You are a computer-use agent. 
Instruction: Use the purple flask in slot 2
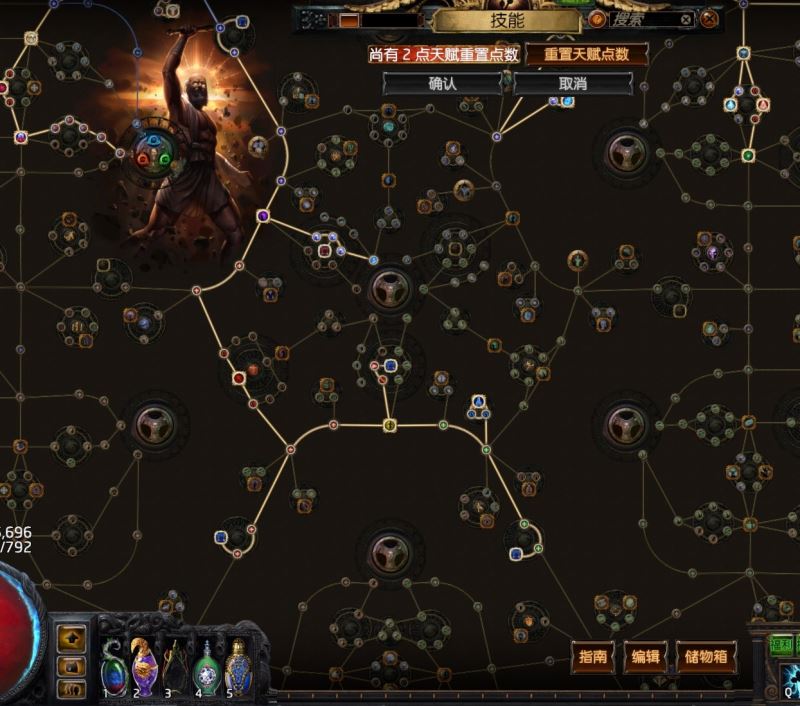(144, 664)
